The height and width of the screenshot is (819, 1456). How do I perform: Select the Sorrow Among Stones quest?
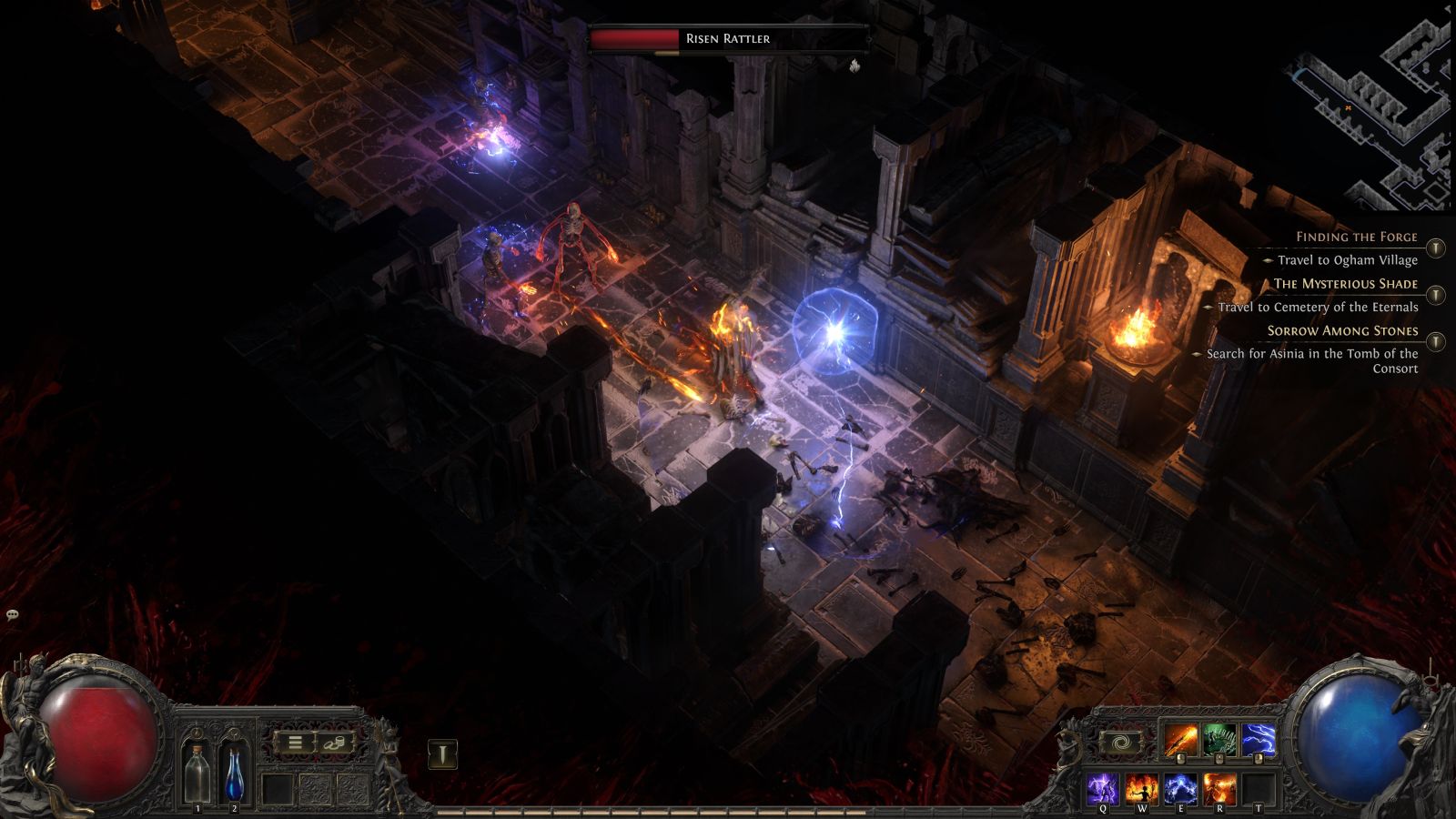tap(1342, 331)
